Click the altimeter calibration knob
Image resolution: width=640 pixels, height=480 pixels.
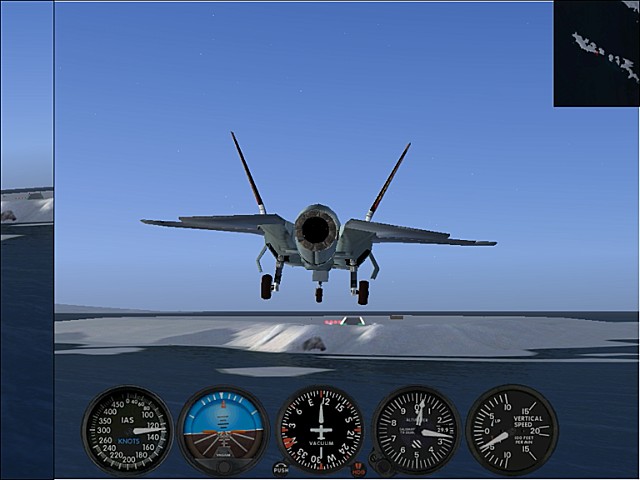coord(378,464)
